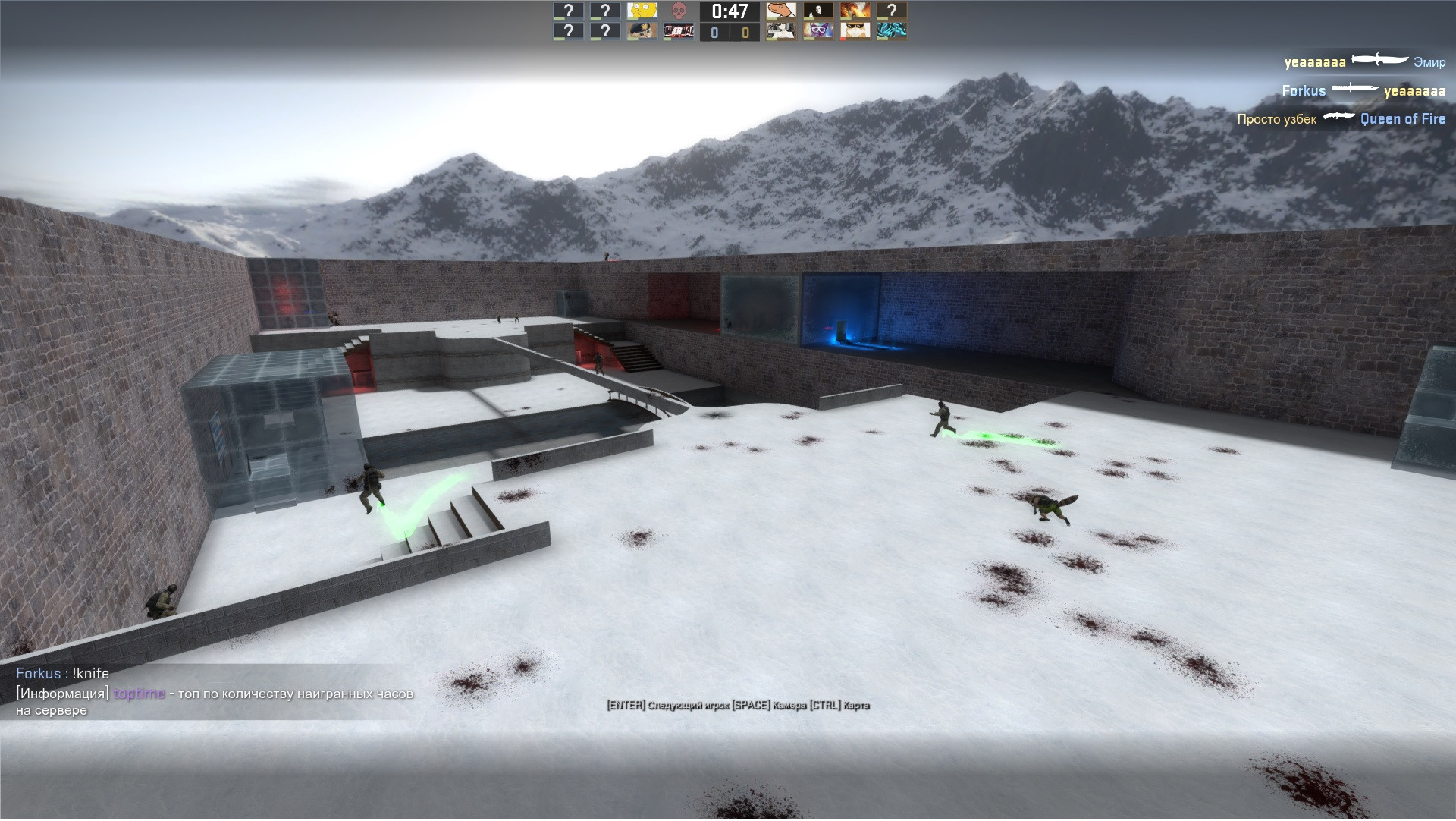
Task: Click the blue CT score counter showing 0
Action: [x=714, y=32]
